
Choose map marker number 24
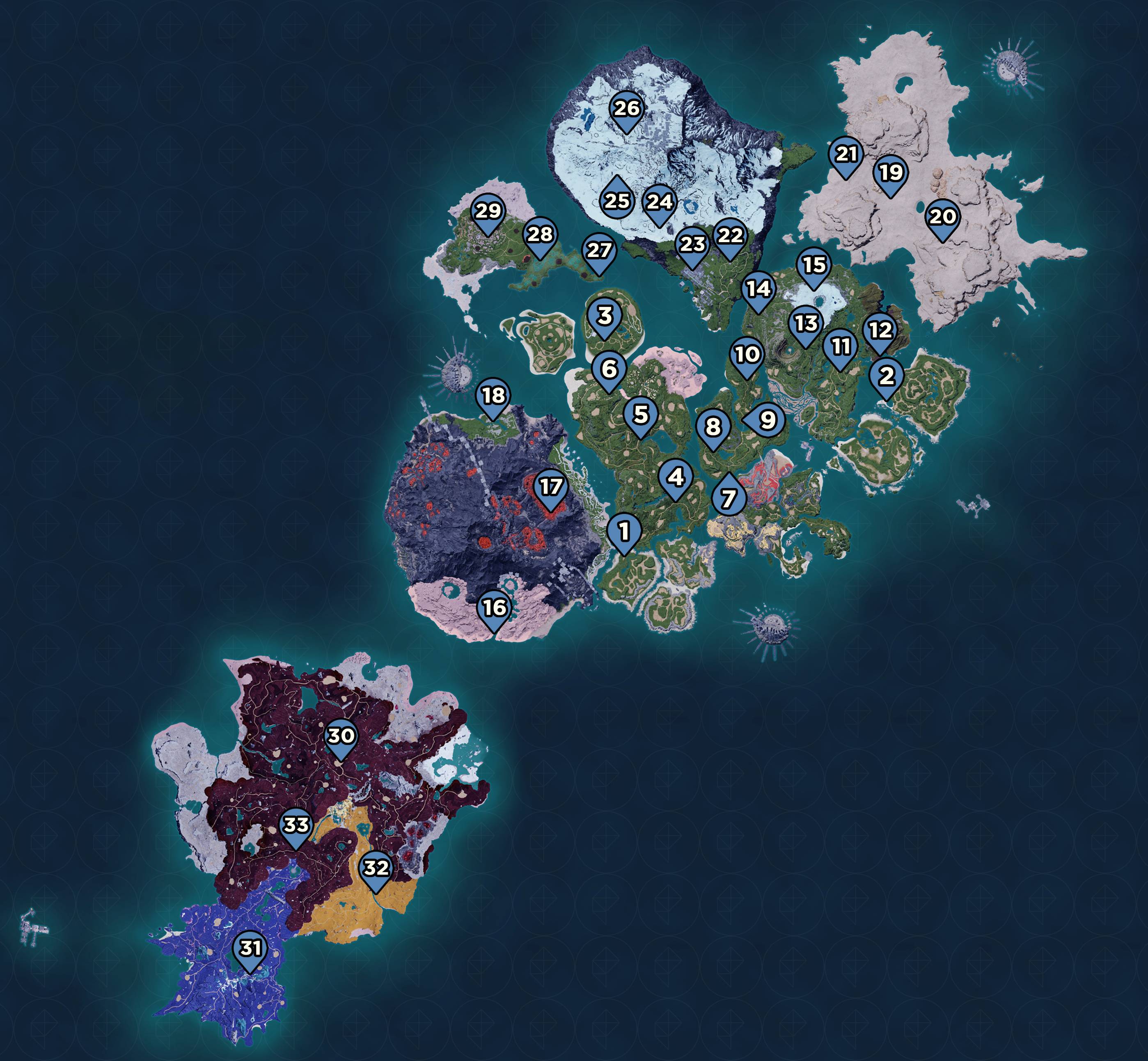[659, 202]
